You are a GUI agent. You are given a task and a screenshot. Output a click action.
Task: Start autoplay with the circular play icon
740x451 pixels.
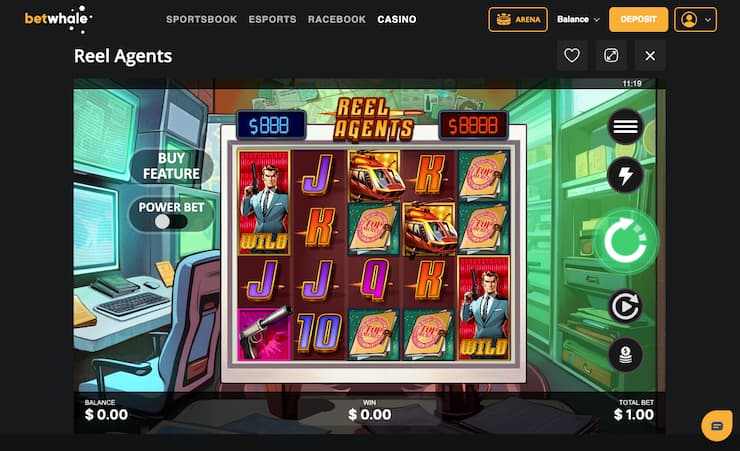click(x=626, y=306)
